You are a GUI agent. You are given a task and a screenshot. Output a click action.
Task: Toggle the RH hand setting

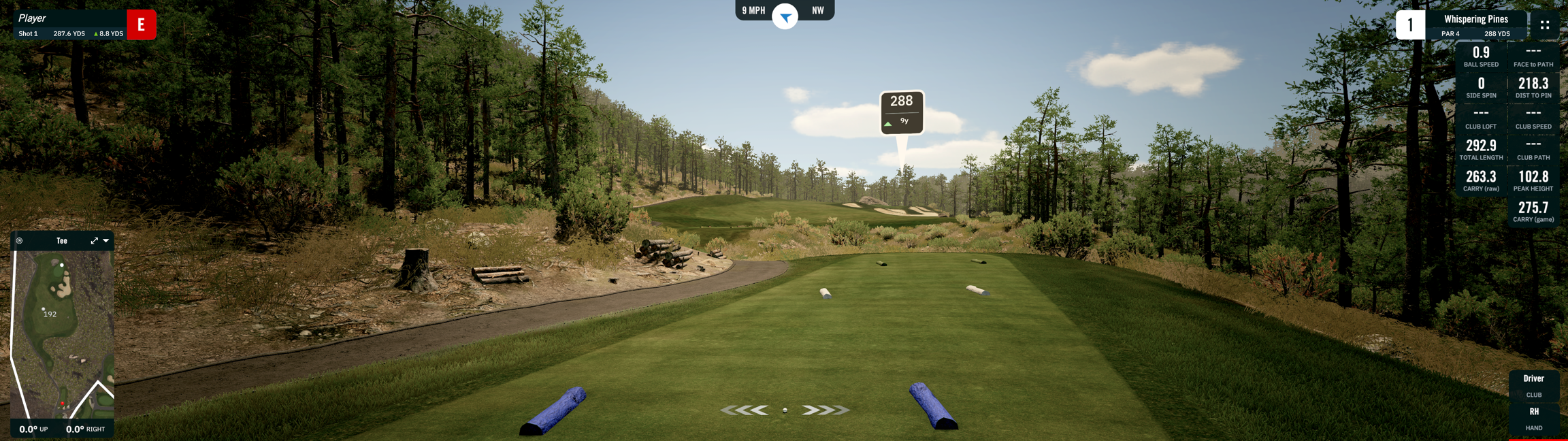coord(1533,419)
